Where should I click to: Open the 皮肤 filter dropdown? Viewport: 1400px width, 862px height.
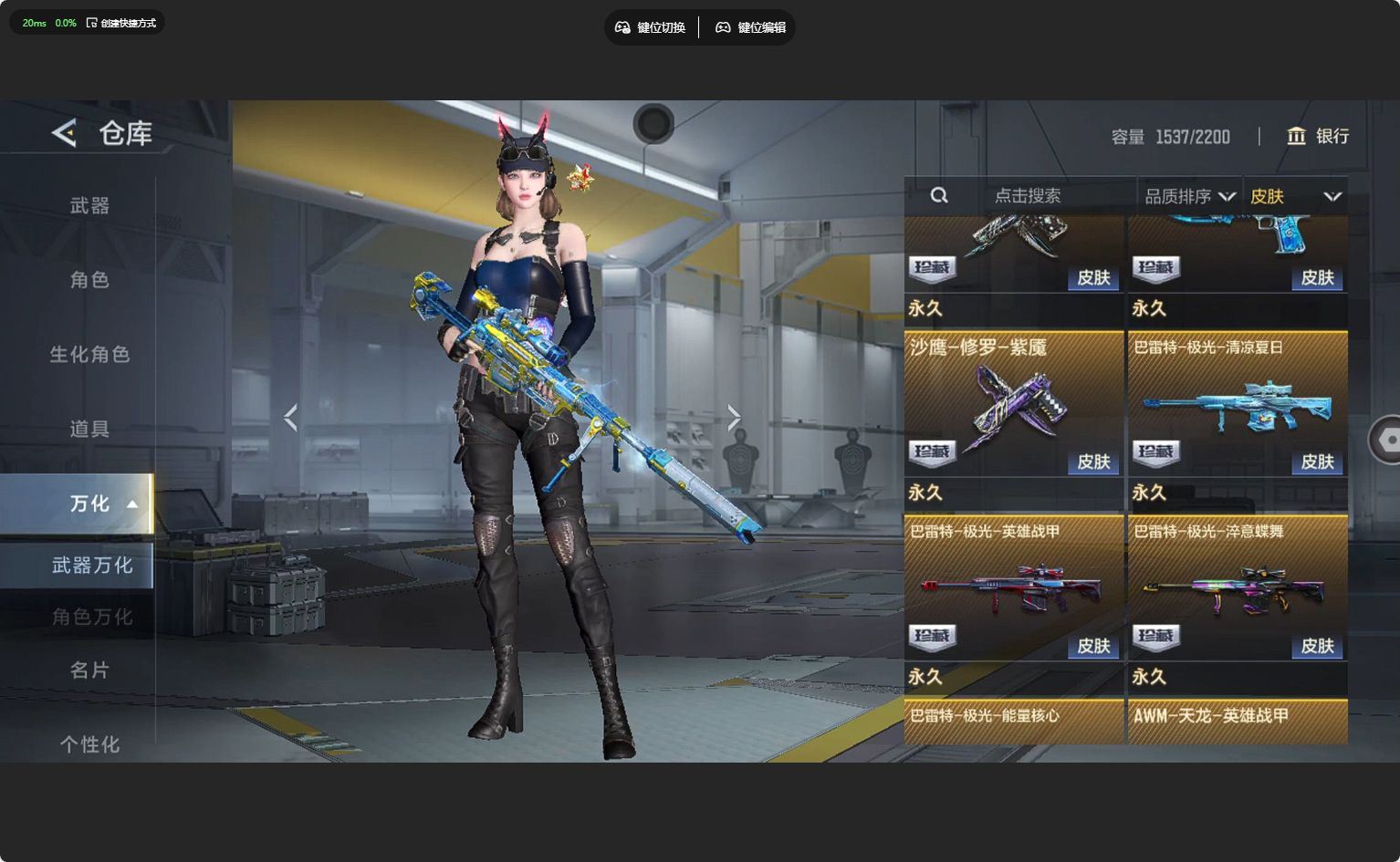[1295, 196]
